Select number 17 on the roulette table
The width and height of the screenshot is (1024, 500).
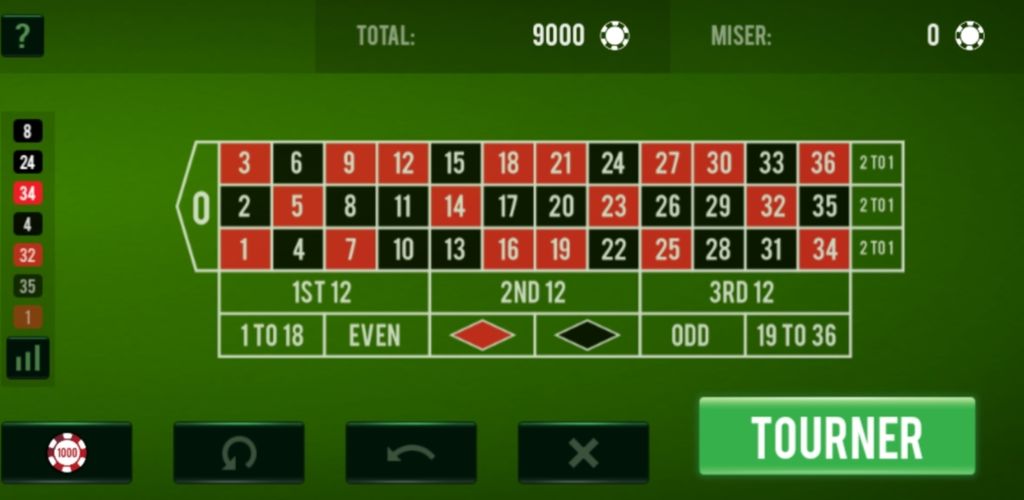point(508,207)
